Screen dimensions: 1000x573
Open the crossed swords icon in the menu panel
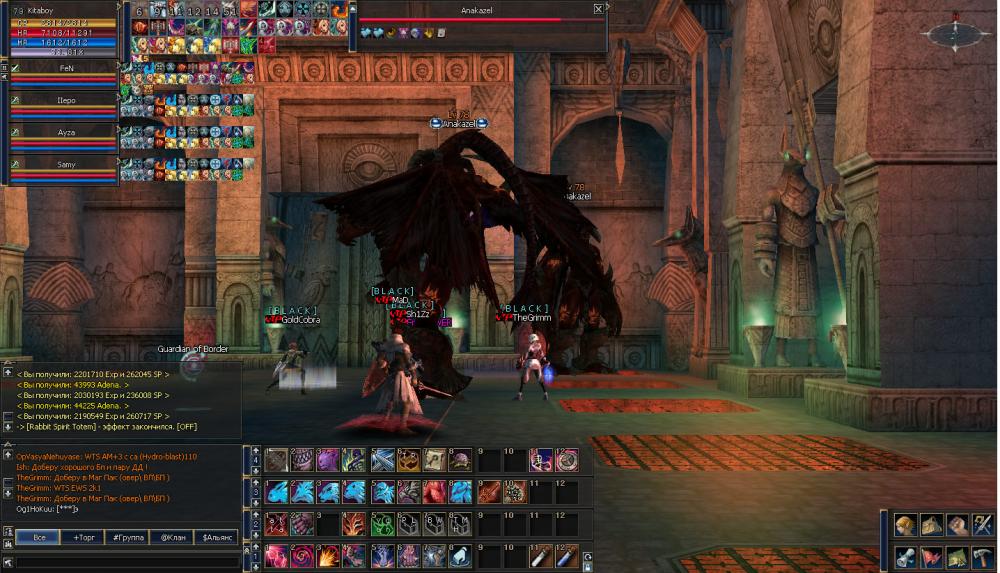click(982, 525)
